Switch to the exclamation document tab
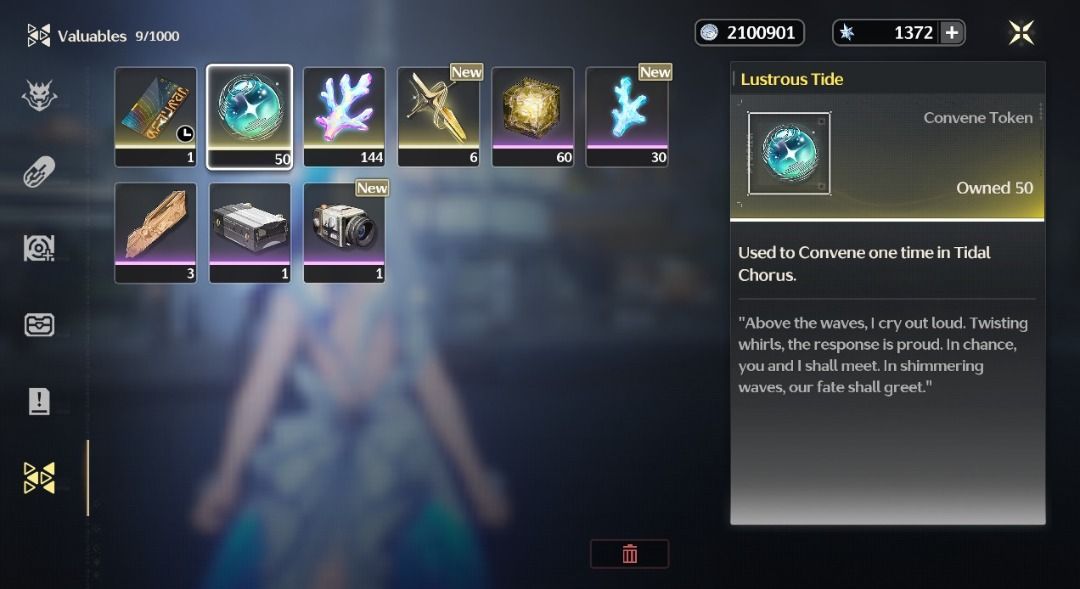The width and height of the screenshot is (1080, 589). [39, 401]
